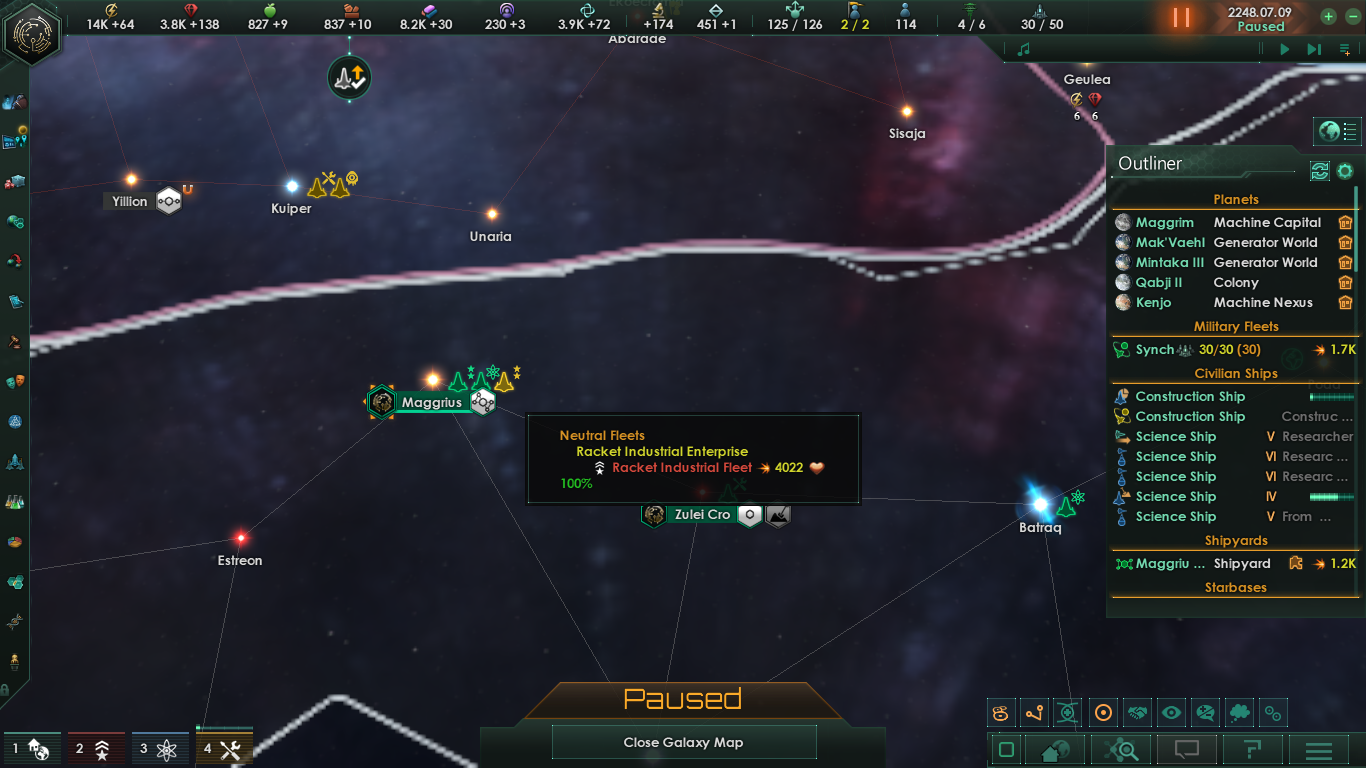Screen dimensions: 1366x768
Task: Collapse the Military Fleets section header
Action: [1237, 326]
